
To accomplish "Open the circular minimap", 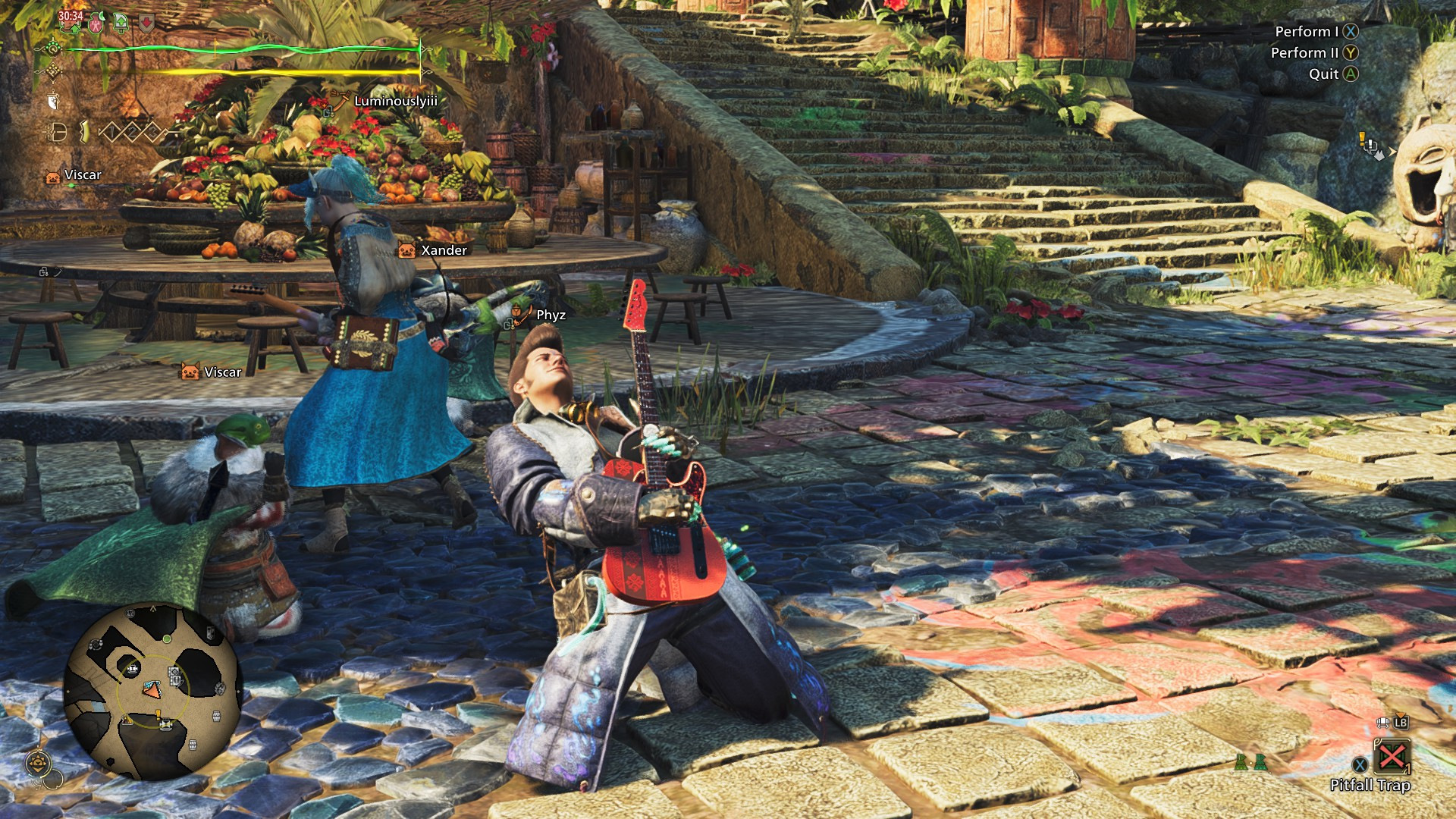I will [x=152, y=692].
